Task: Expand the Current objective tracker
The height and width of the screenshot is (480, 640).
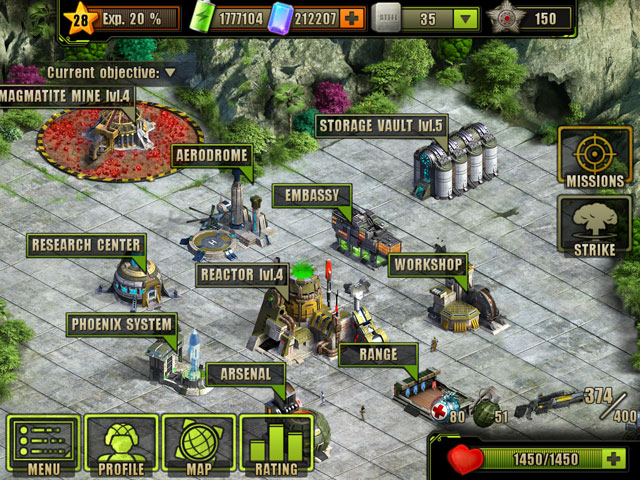Action: (x=170, y=72)
